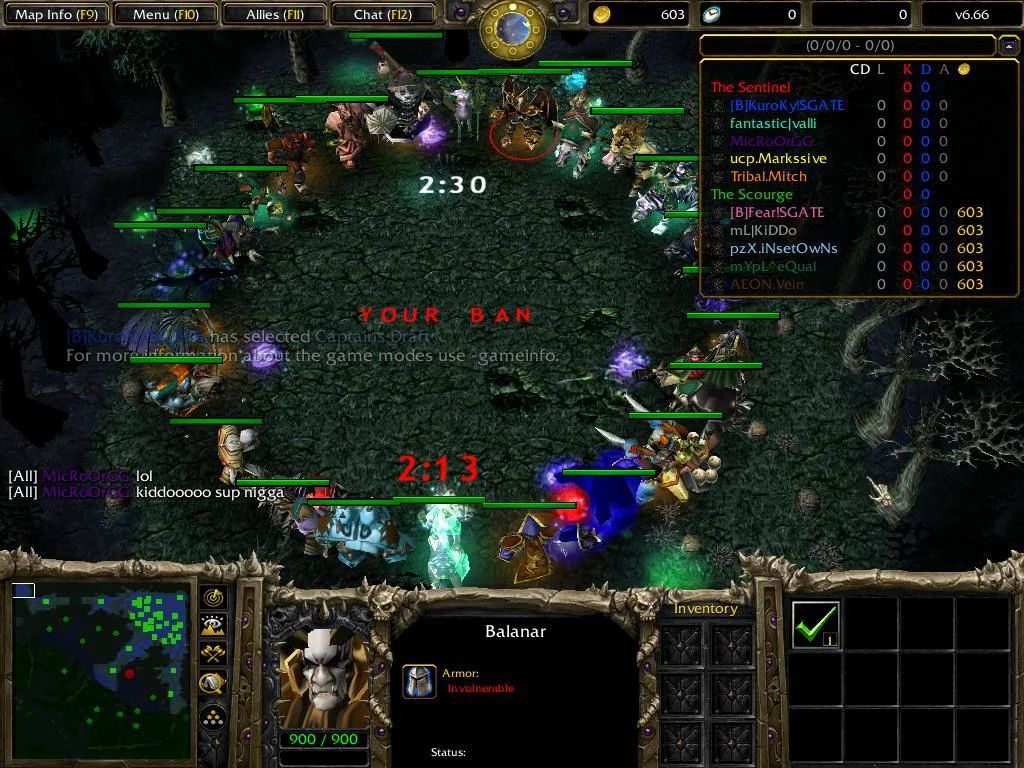Toggle ally color mode crossed-axes button
This screenshot has height=768, width=1024.
coord(213,655)
